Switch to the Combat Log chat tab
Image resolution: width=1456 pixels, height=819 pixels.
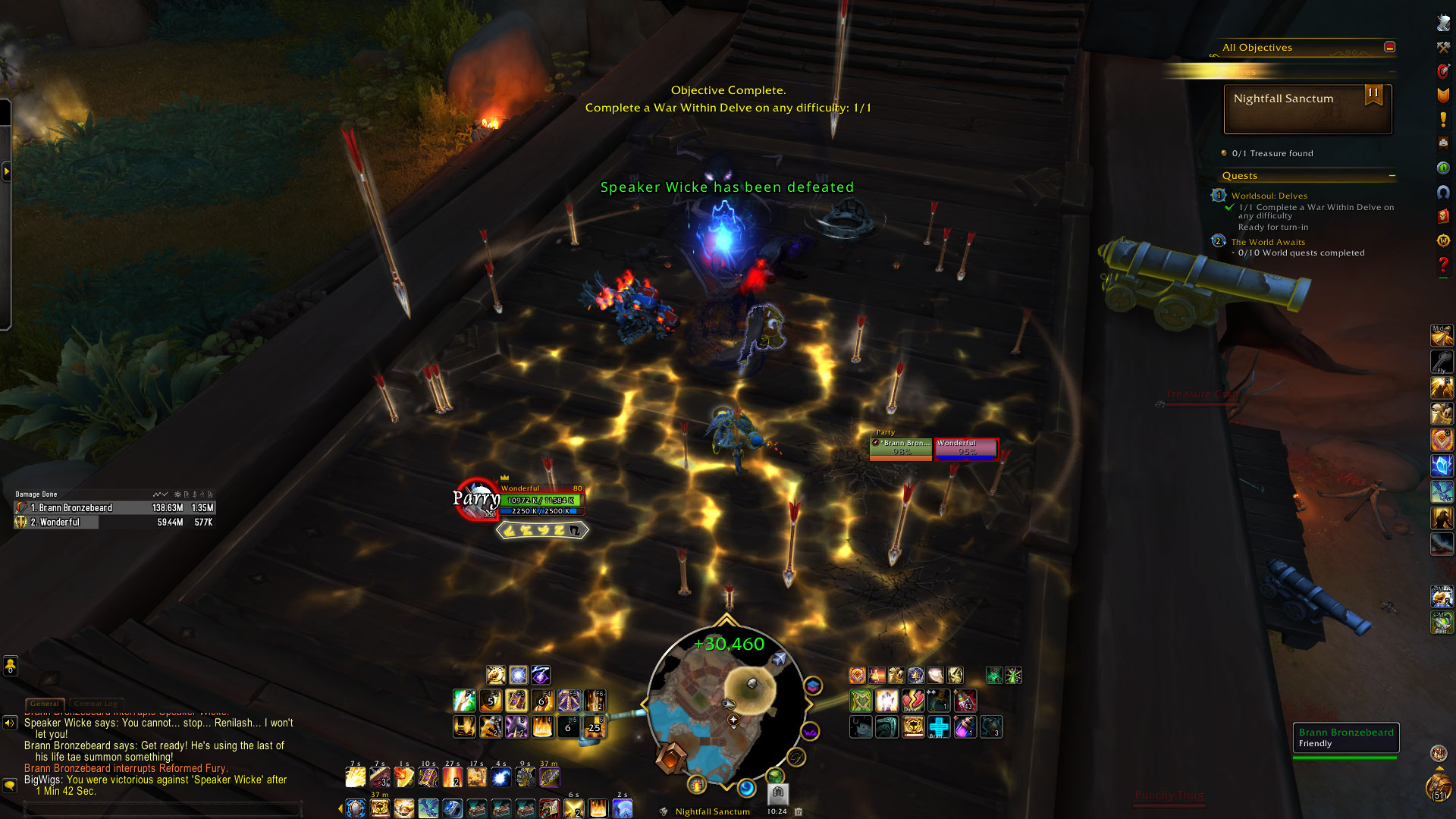pyautogui.click(x=96, y=704)
